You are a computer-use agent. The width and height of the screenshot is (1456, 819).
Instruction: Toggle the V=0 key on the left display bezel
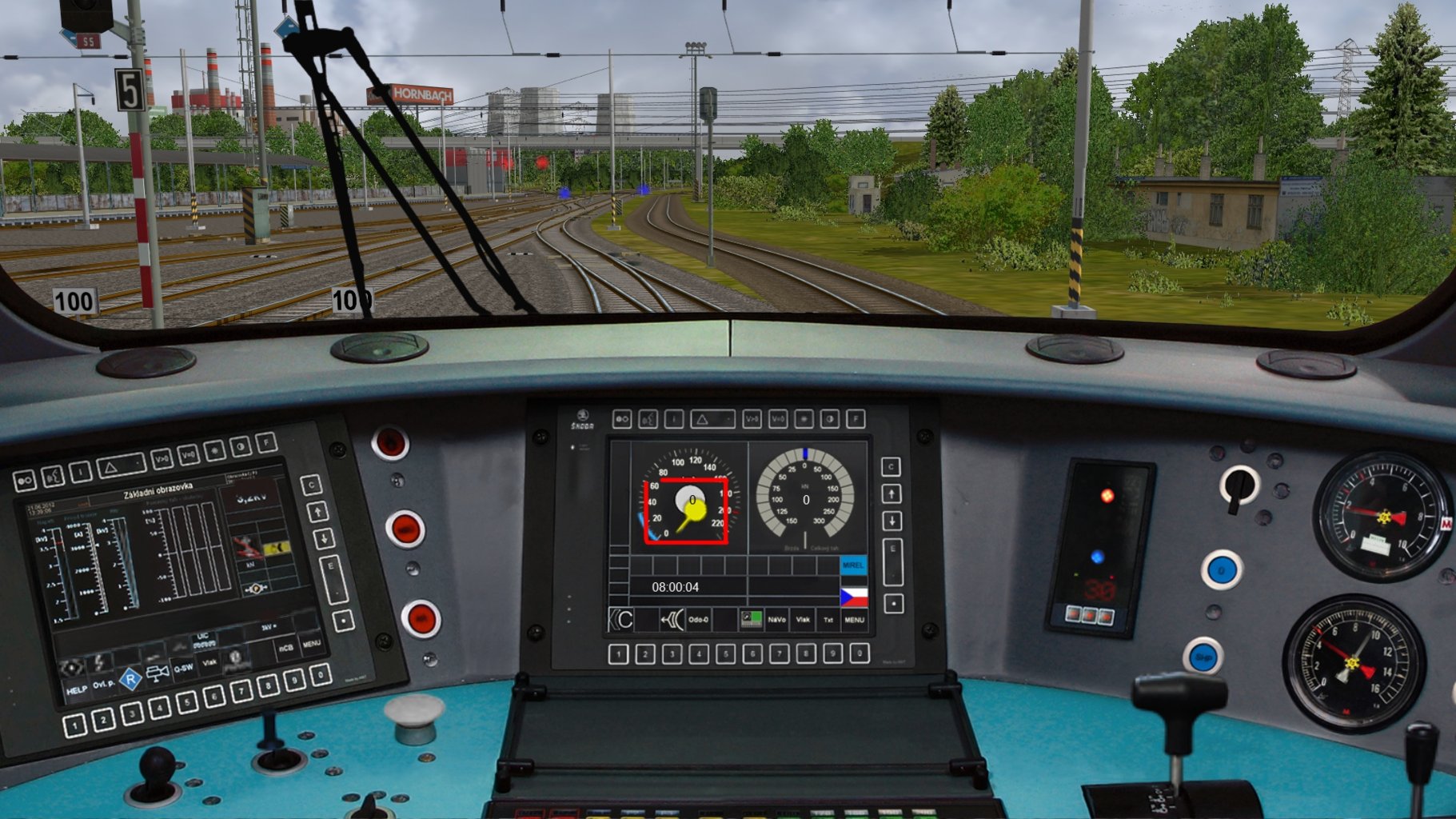(x=188, y=454)
